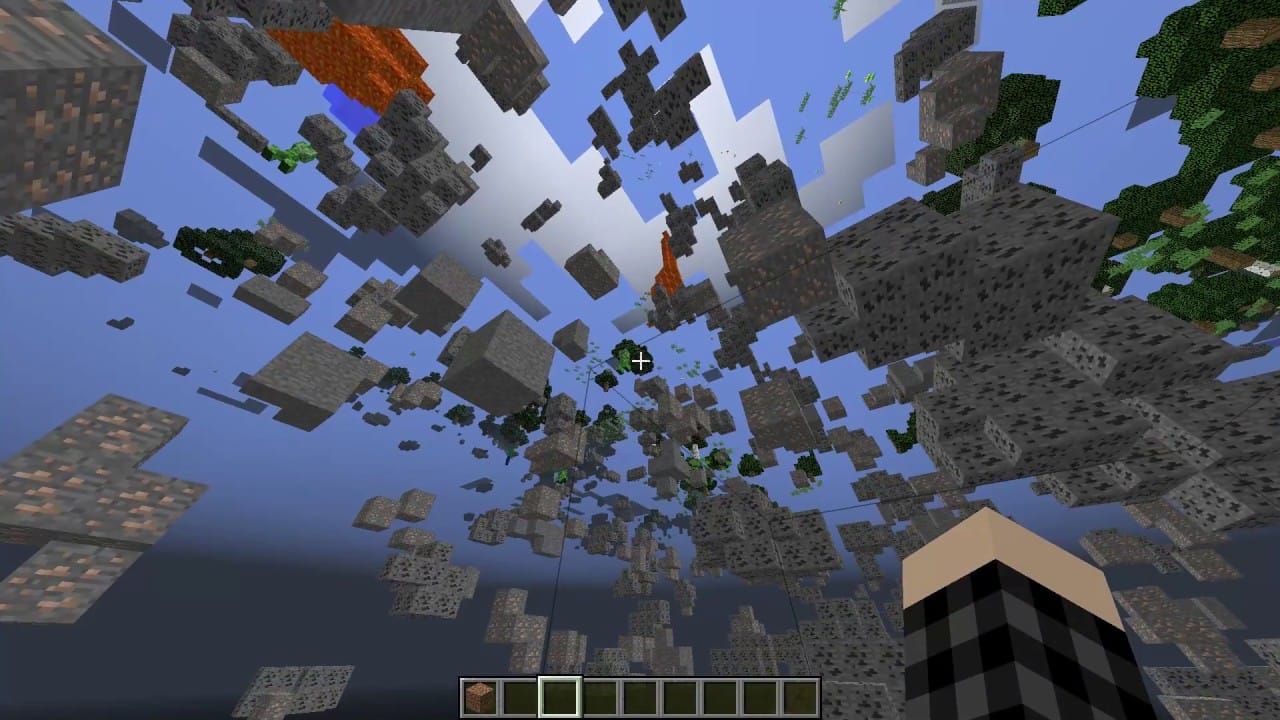Screen dimensions: 1280x720
Task: Select the fourth hotbar slot
Action: (601, 690)
